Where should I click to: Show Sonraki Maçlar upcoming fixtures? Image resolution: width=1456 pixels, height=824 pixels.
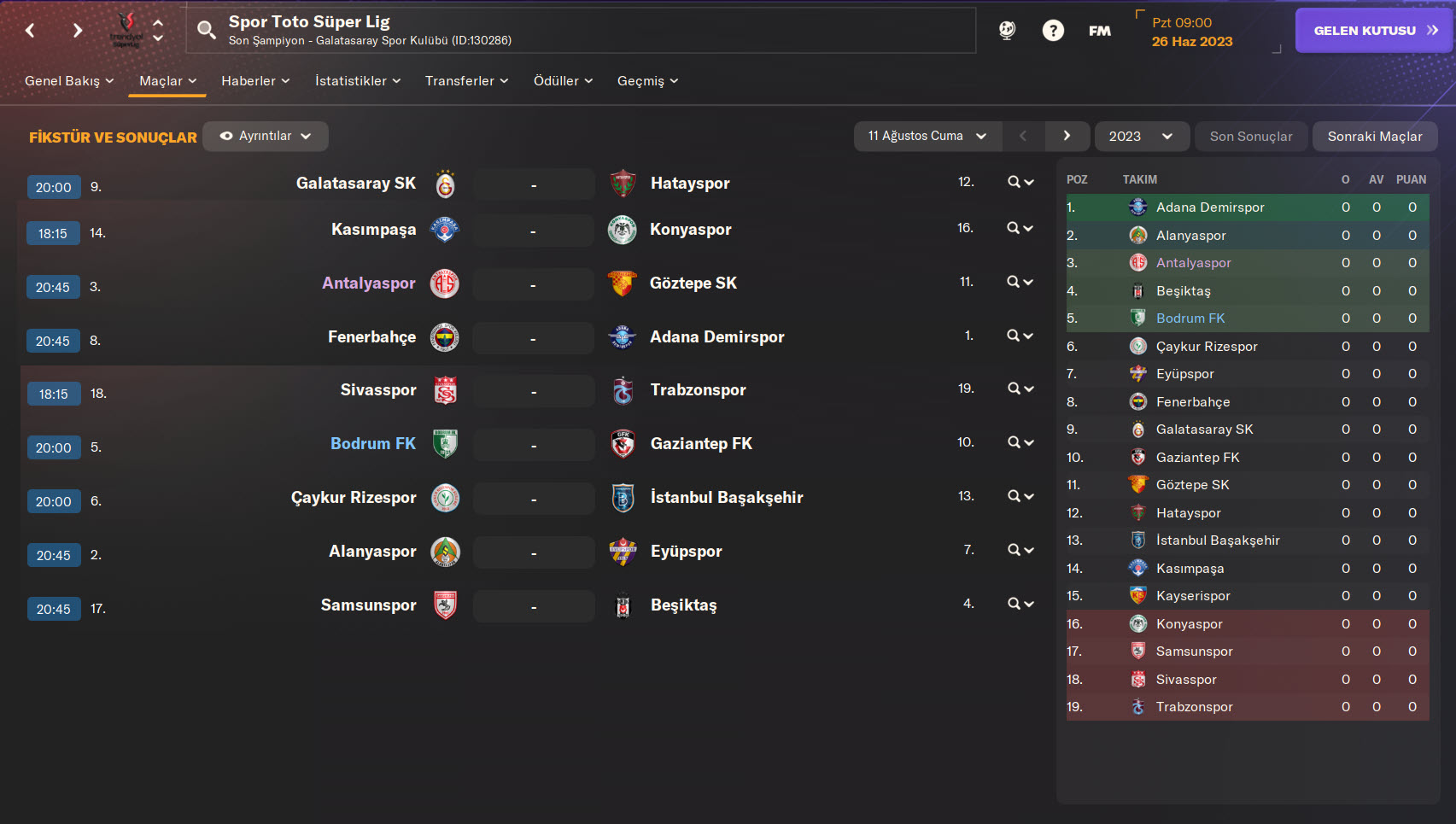coord(1374,137)
